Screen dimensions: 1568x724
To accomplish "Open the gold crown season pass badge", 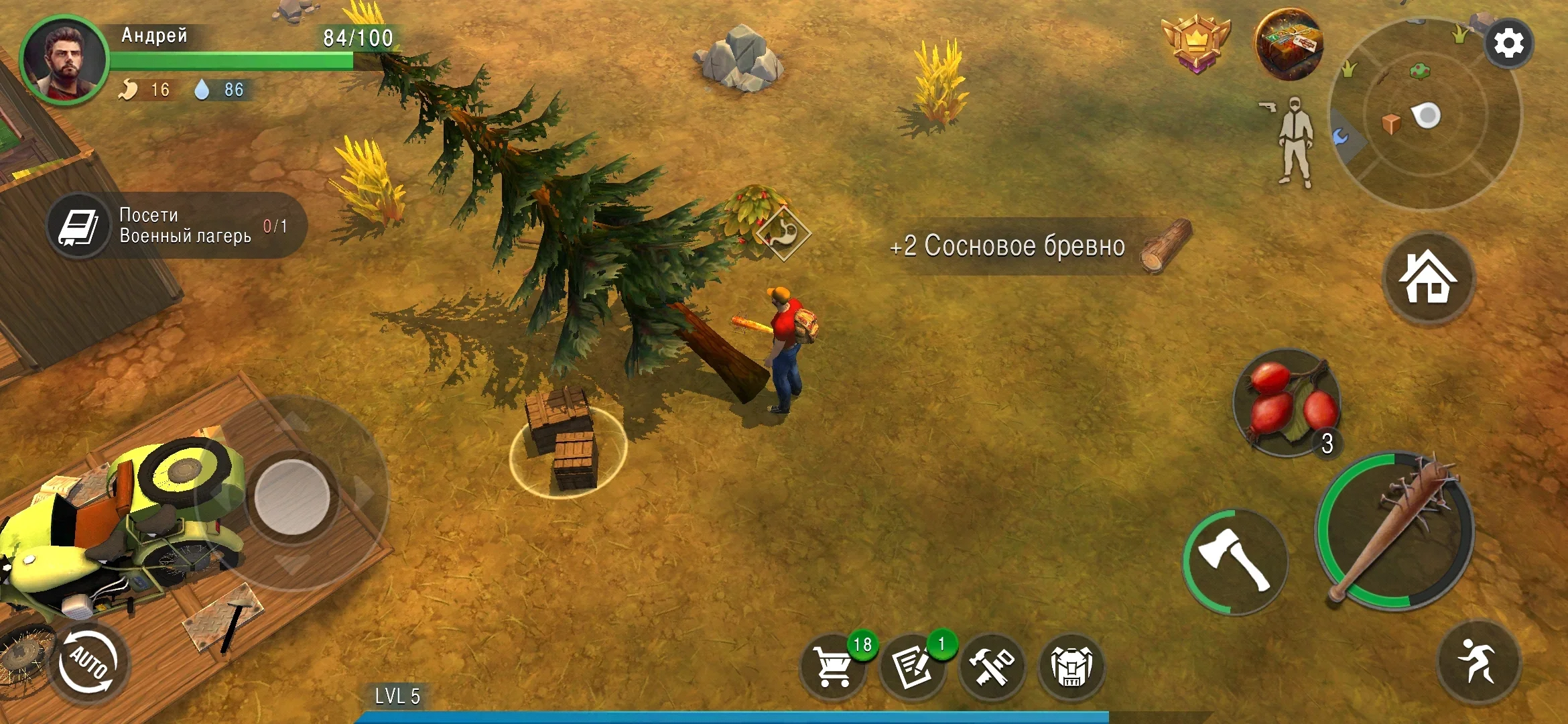I will click(1196, 43).
